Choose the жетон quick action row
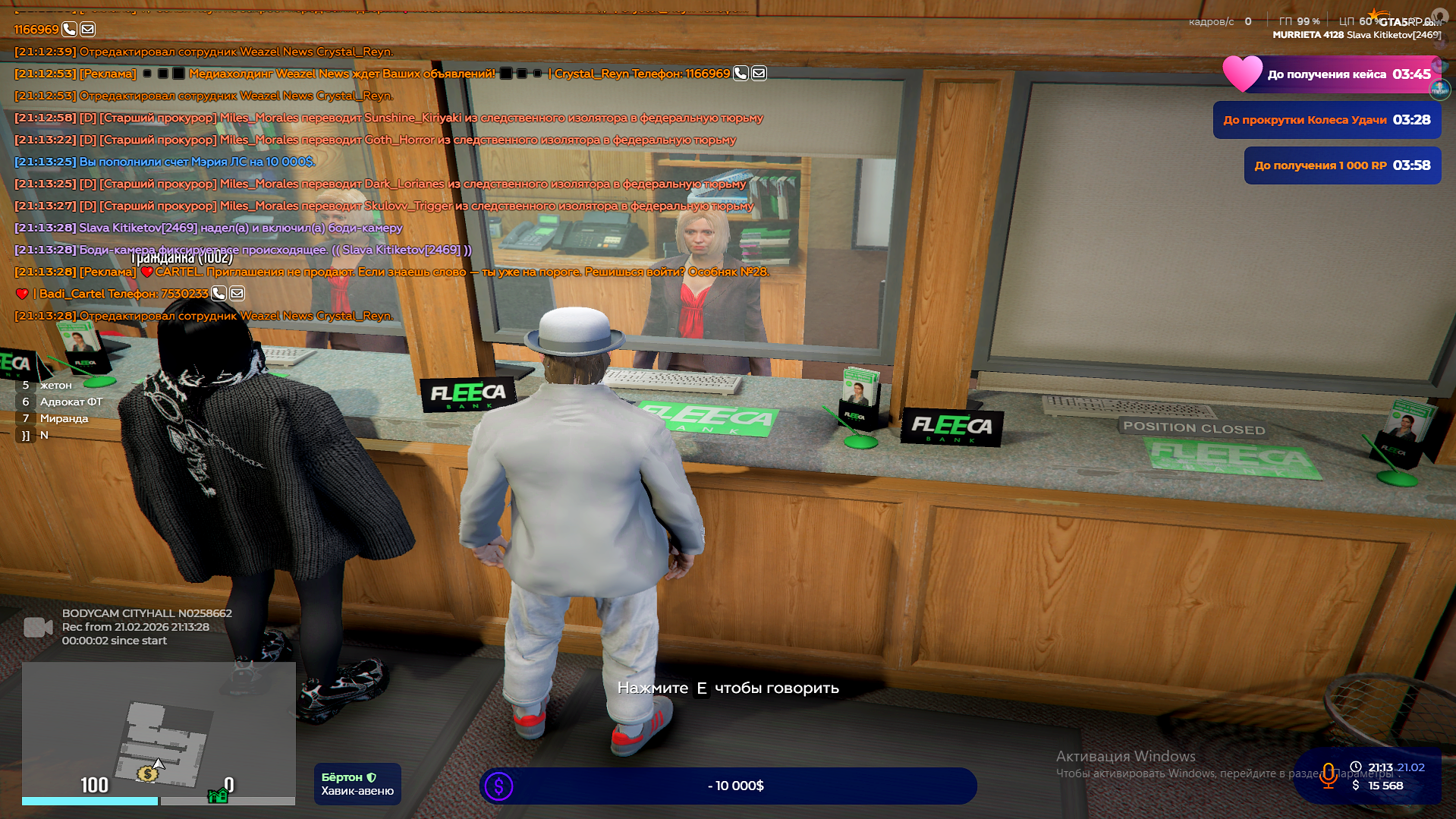The image size is (1456, 819). pos(55,385)
